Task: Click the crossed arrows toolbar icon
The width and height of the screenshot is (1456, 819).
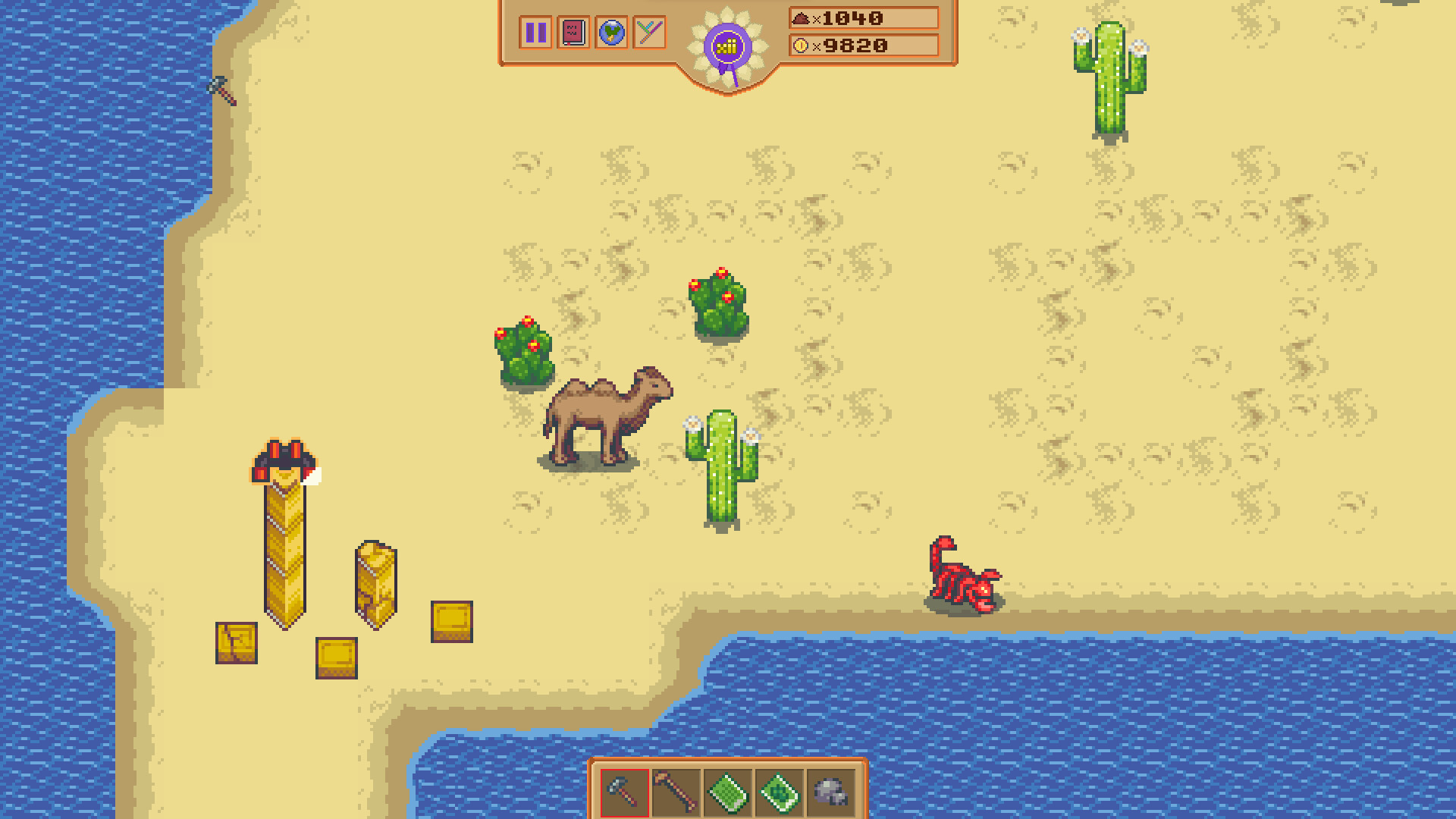Action: 648,33
